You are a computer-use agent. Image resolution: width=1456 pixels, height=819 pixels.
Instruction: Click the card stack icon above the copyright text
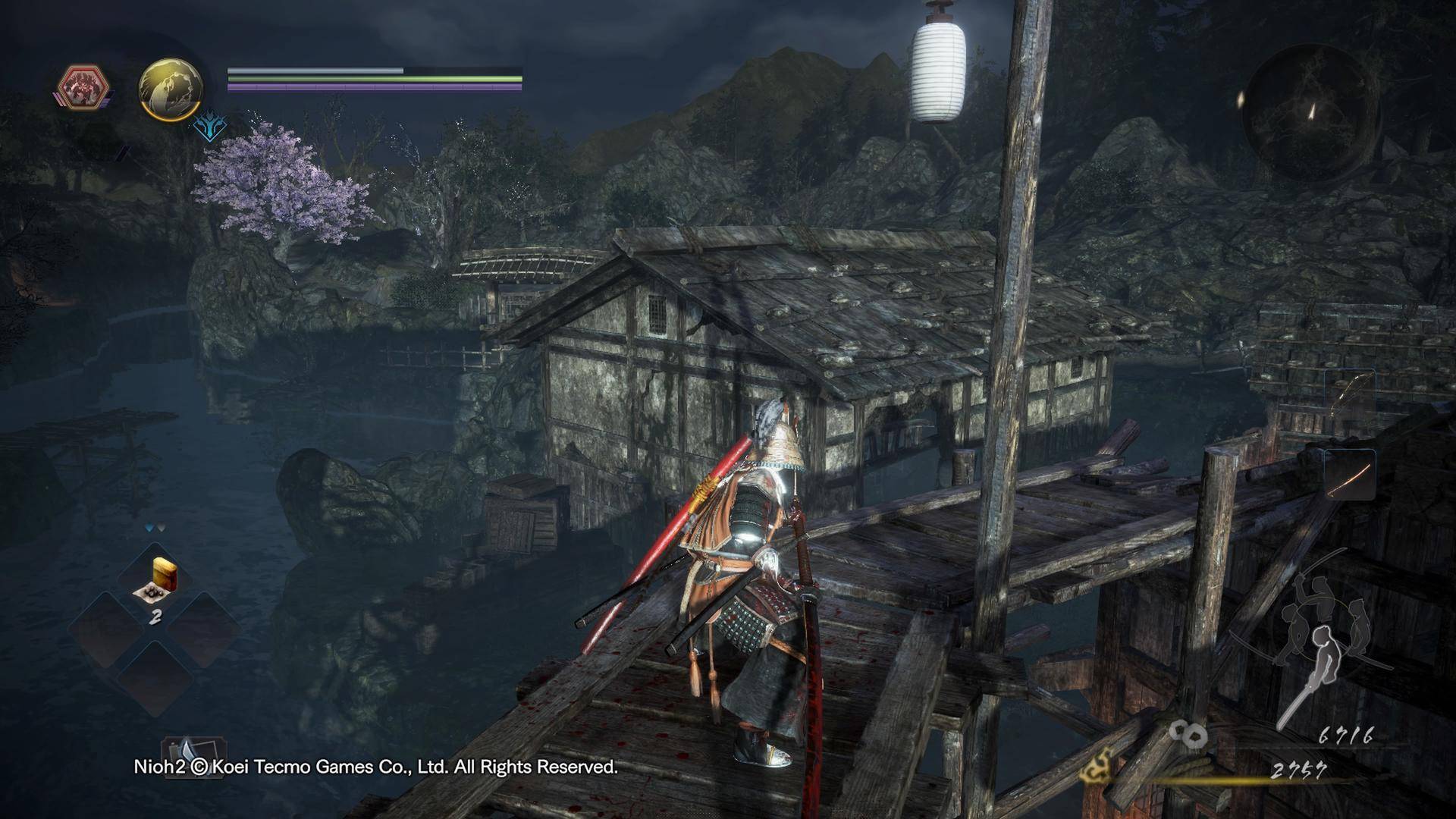[x=185, y=750]
